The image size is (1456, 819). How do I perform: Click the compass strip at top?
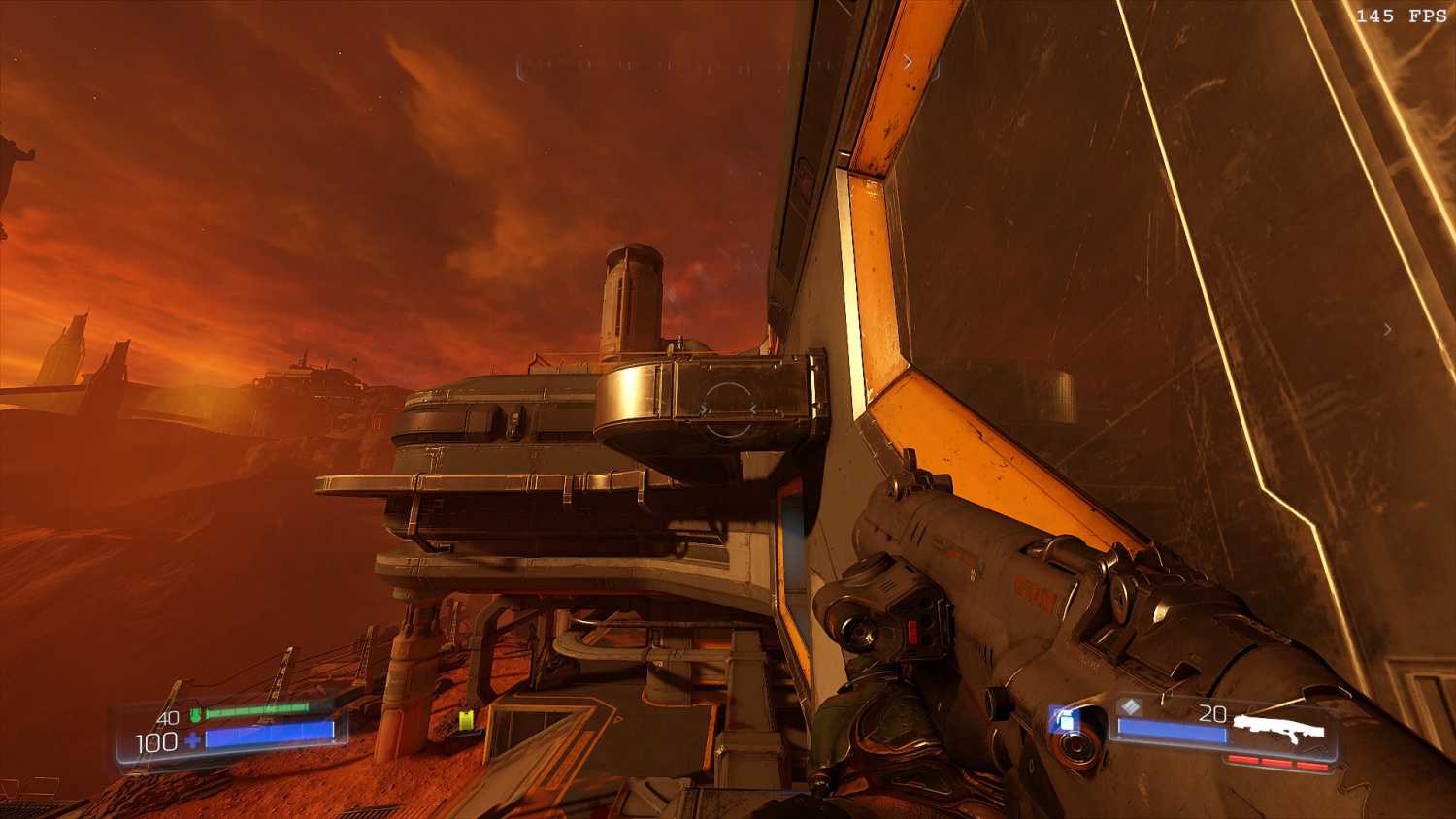pyautogui.click(x=728, y=66)
